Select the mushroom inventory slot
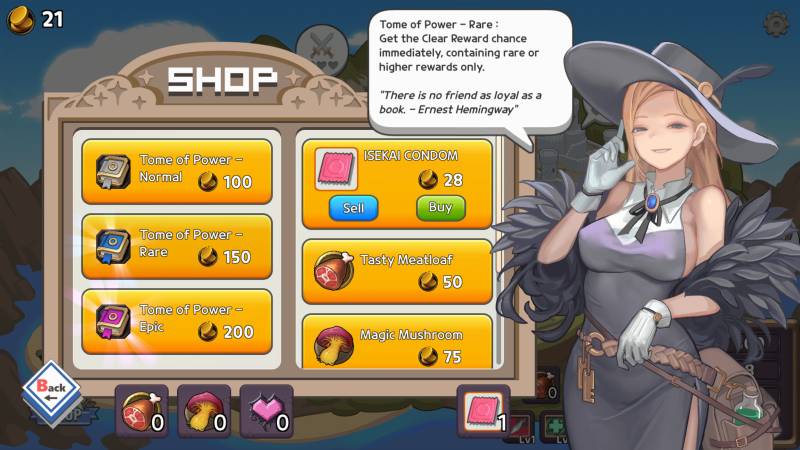 pos(204,411)
